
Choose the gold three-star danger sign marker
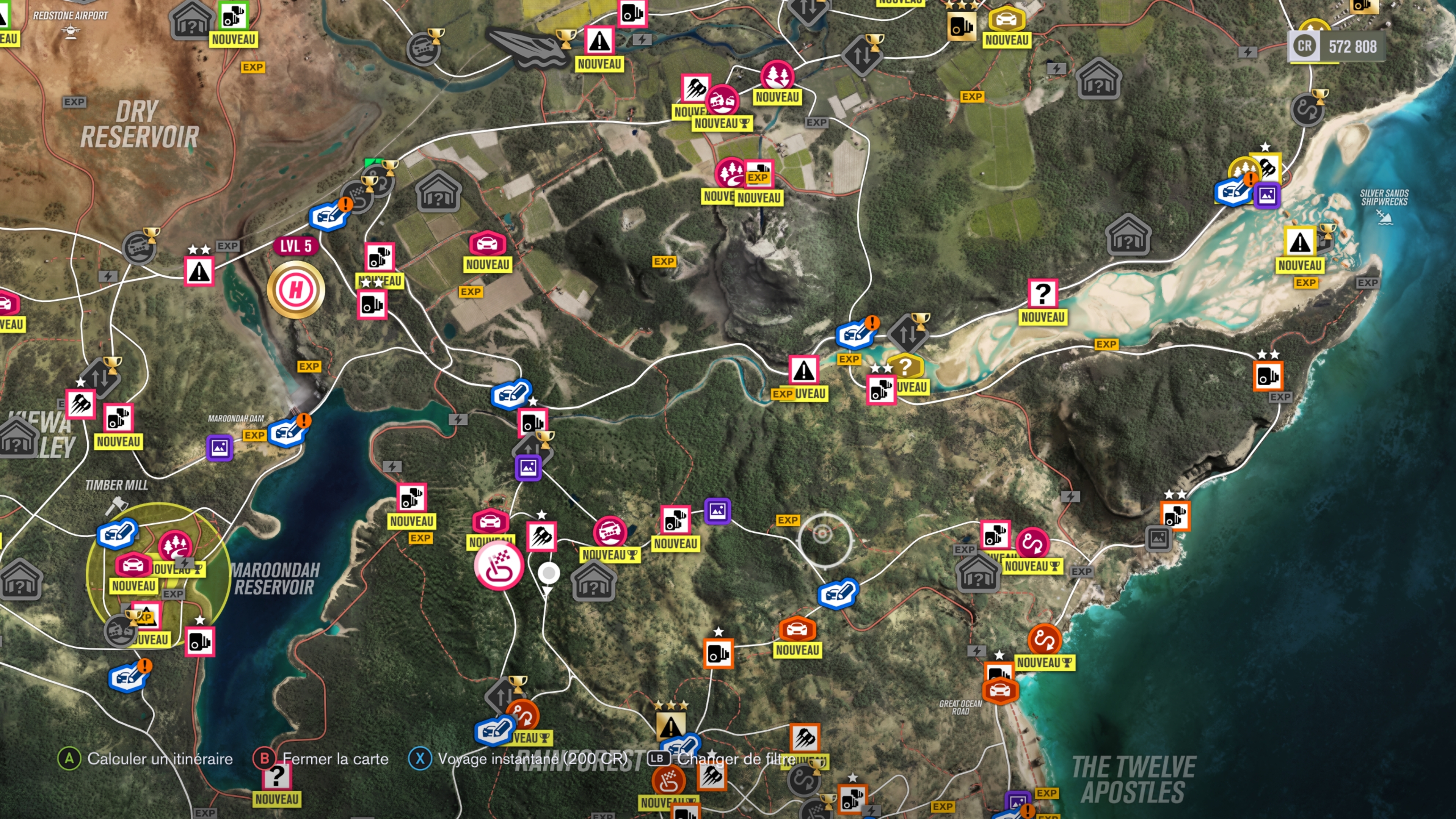[x=670, y=725]
